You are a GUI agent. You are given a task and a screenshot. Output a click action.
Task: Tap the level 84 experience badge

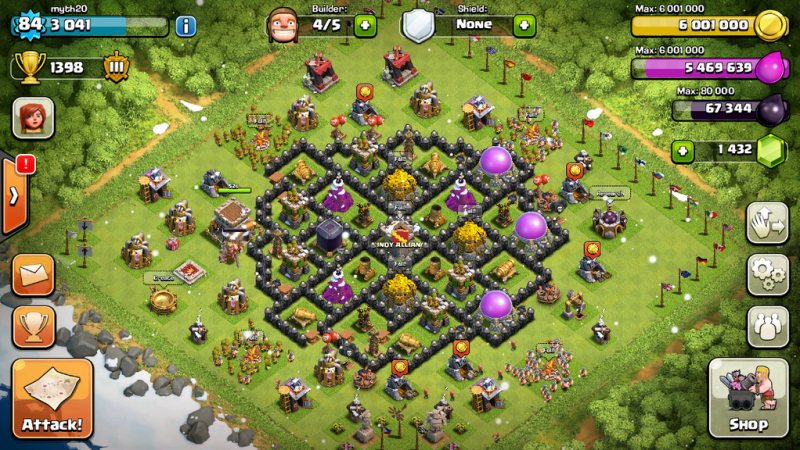(x=30, y=24)
